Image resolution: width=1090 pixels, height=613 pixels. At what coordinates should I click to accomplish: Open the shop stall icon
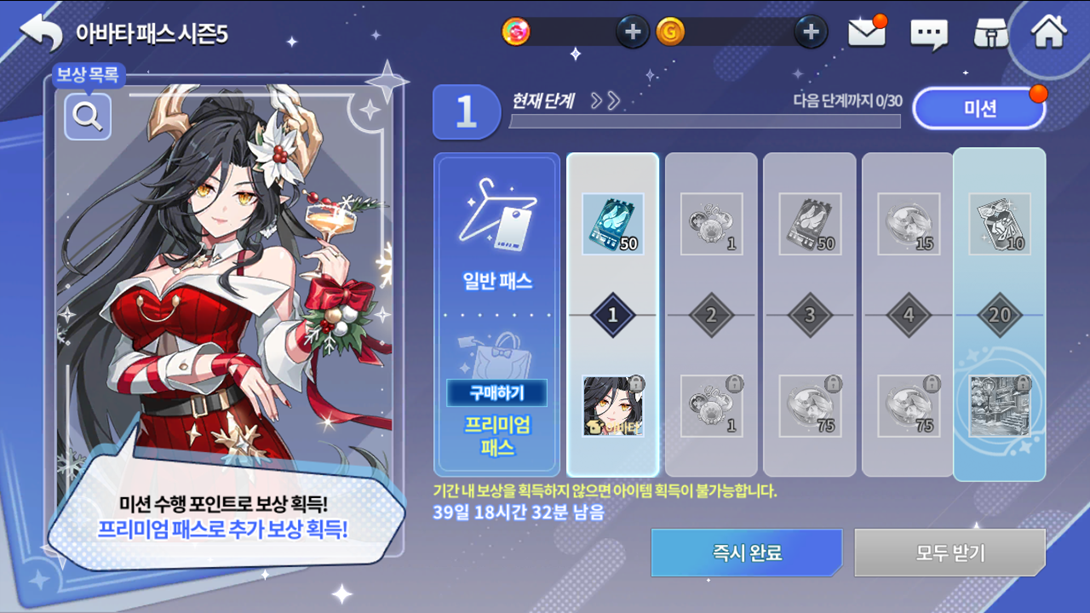tap(990, 33)
